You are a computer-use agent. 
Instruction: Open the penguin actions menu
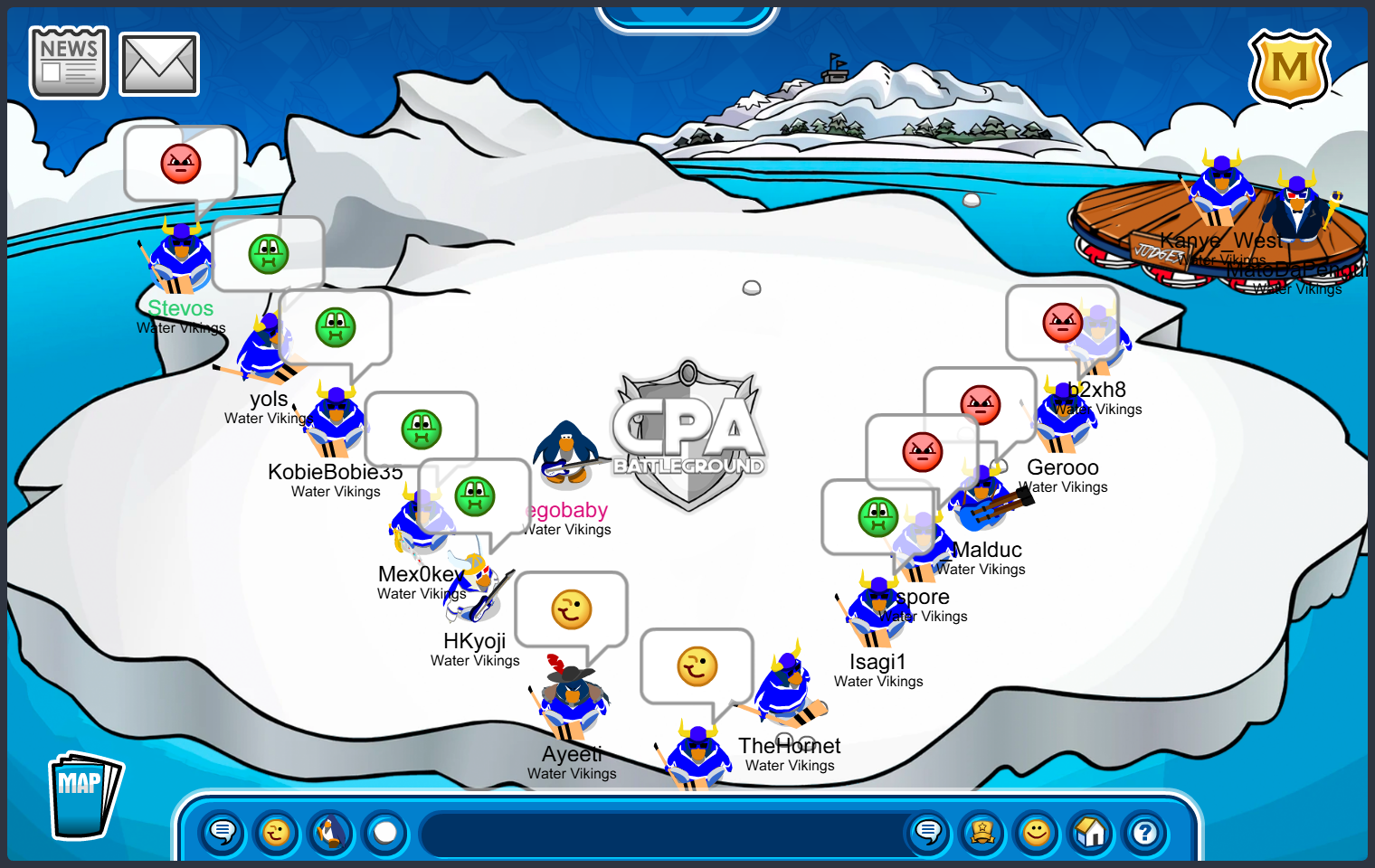point(331,832)
